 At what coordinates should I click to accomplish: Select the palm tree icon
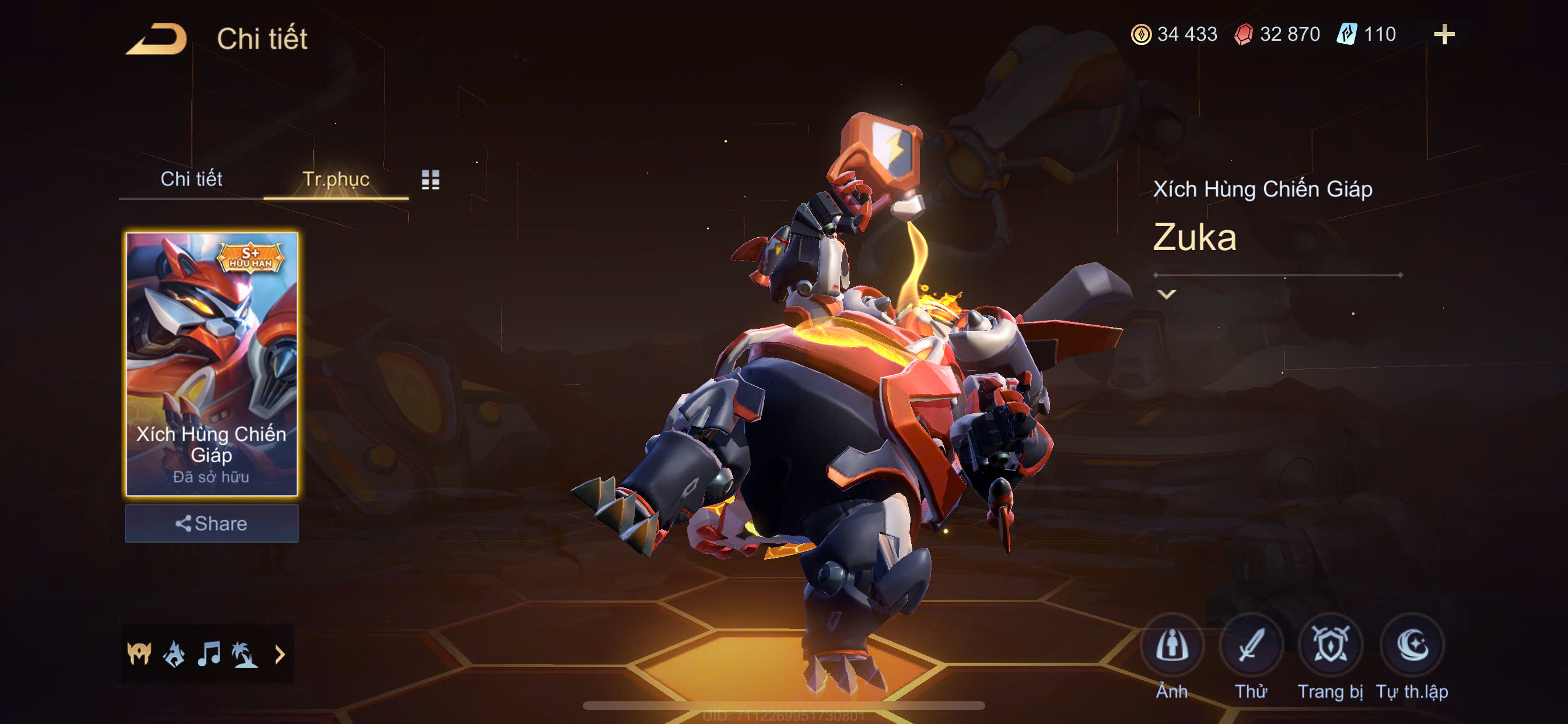244,654
